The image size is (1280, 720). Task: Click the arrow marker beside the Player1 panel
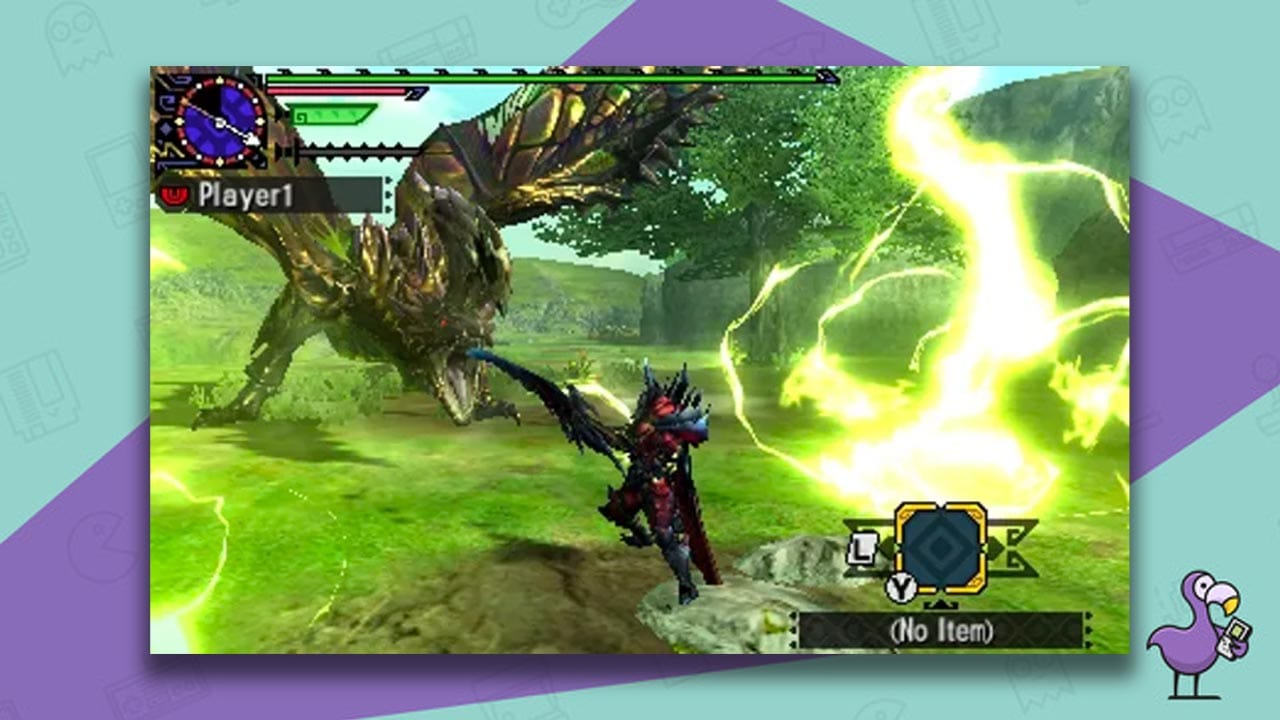(388, 192)
